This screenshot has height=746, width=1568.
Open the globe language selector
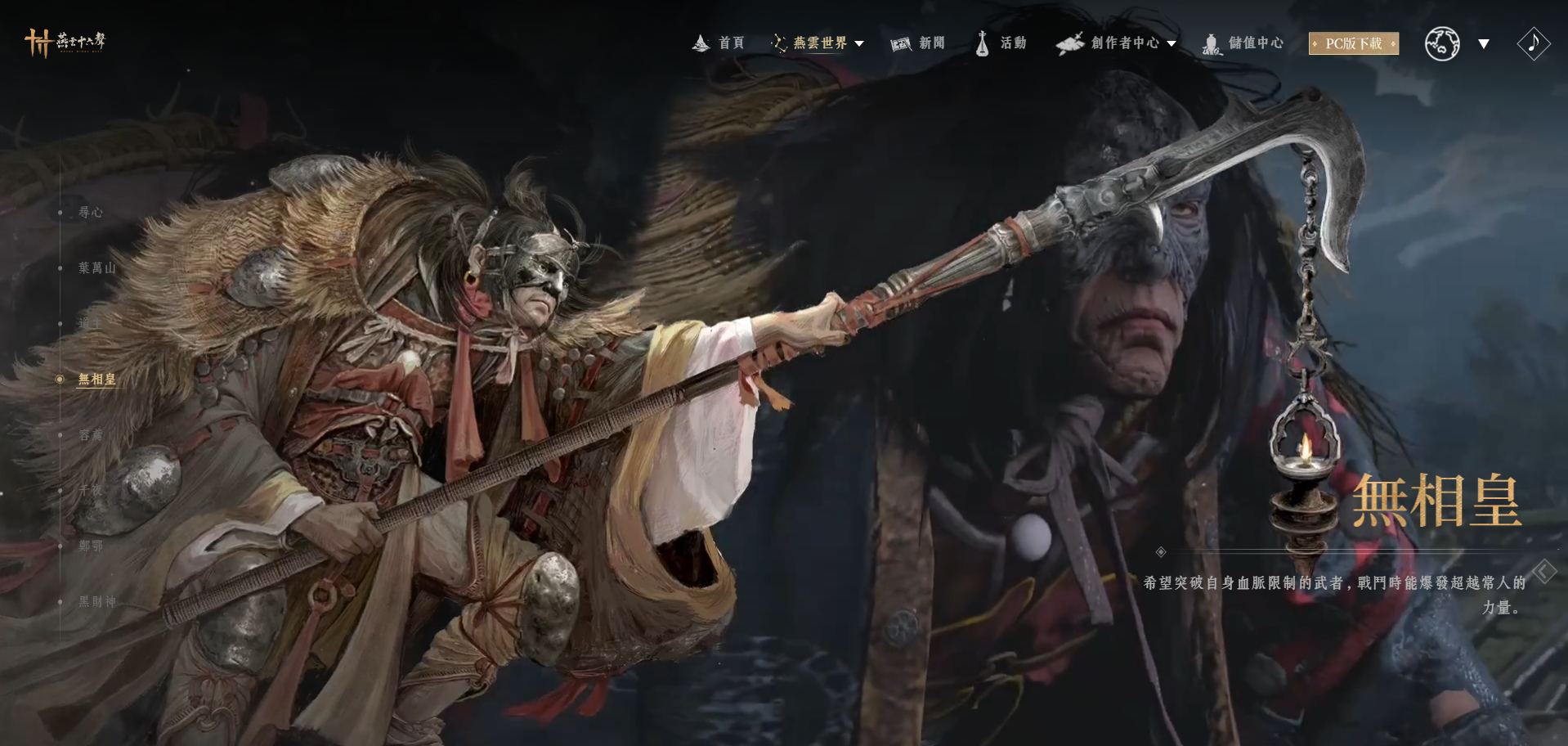(1443, 43)
